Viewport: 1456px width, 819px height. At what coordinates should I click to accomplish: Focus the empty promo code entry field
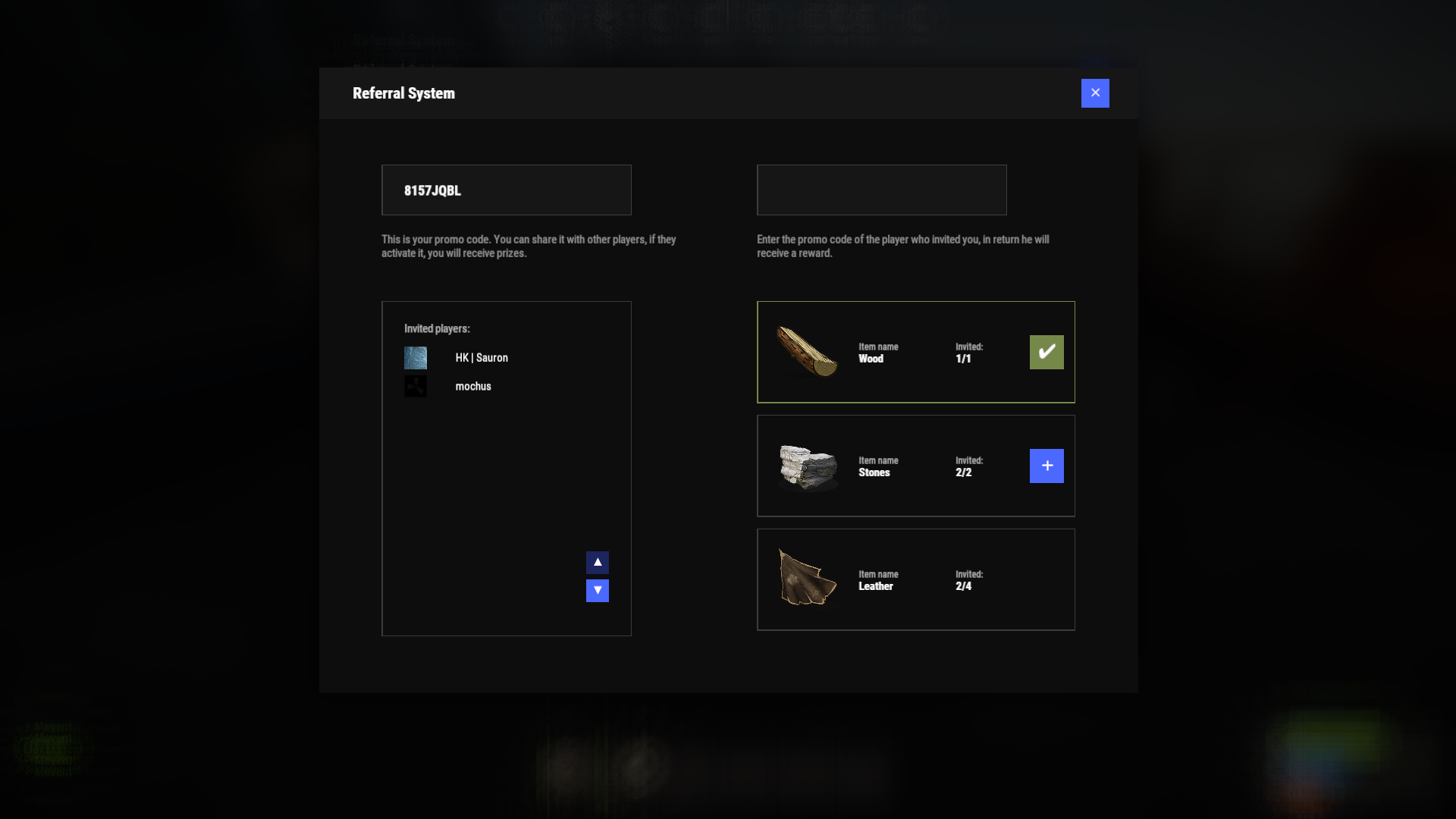point(881,190)
